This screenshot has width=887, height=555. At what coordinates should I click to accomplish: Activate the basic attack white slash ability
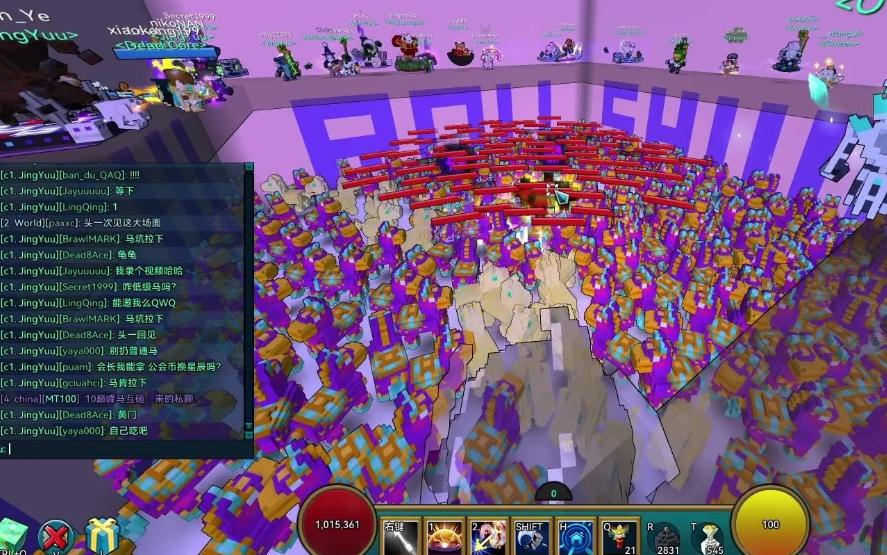click(401, 538)
